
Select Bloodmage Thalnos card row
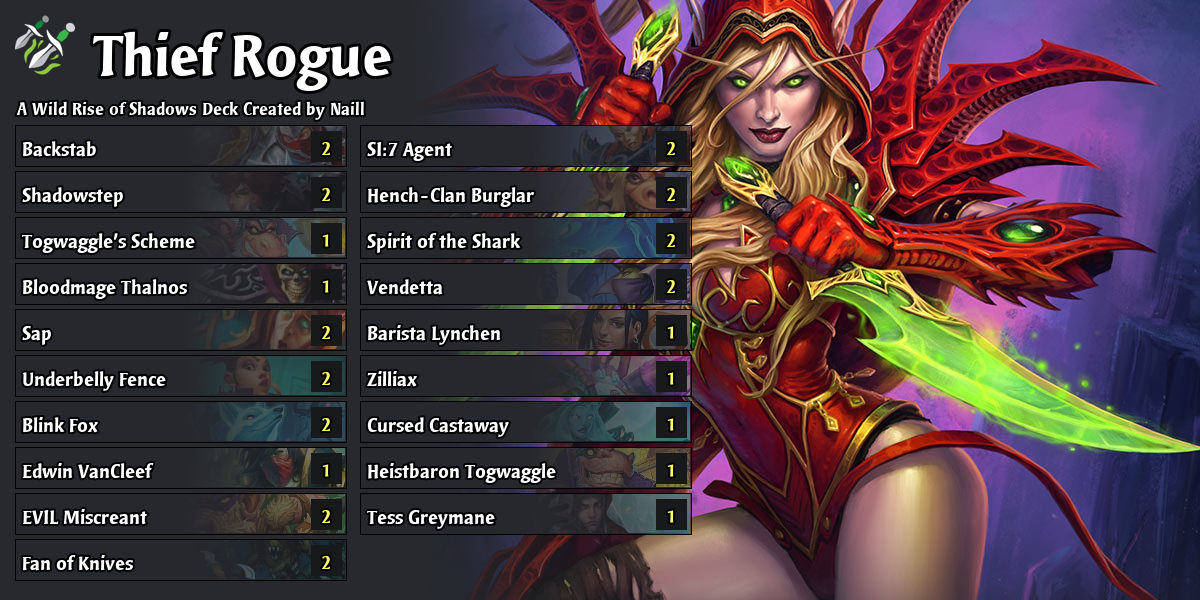pos(180,288)
